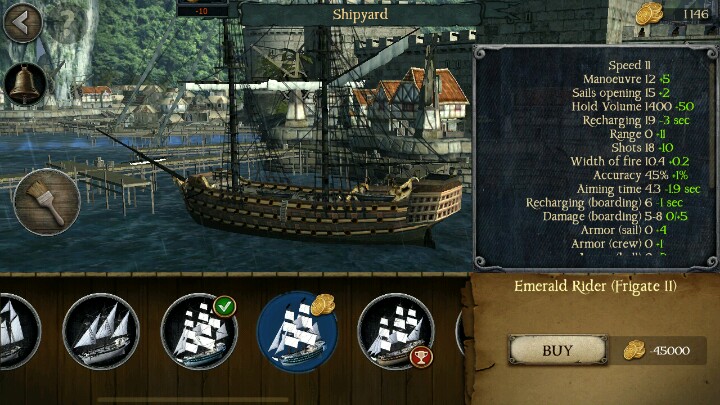Buy the Emerald Rider frigate
720x405 pixels.
557,350
